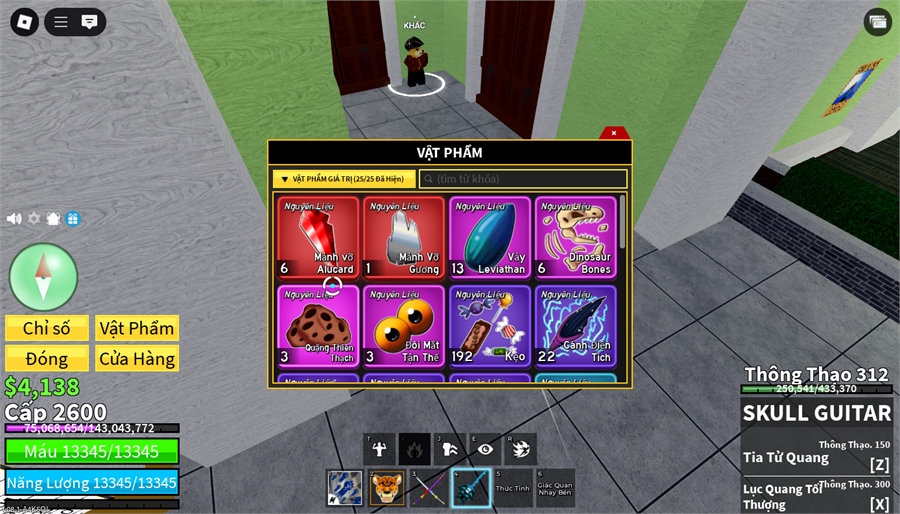Select the Mảnh Vỡ Gương item
Viewport: 900px width, 514px height.
pos(404,236)
